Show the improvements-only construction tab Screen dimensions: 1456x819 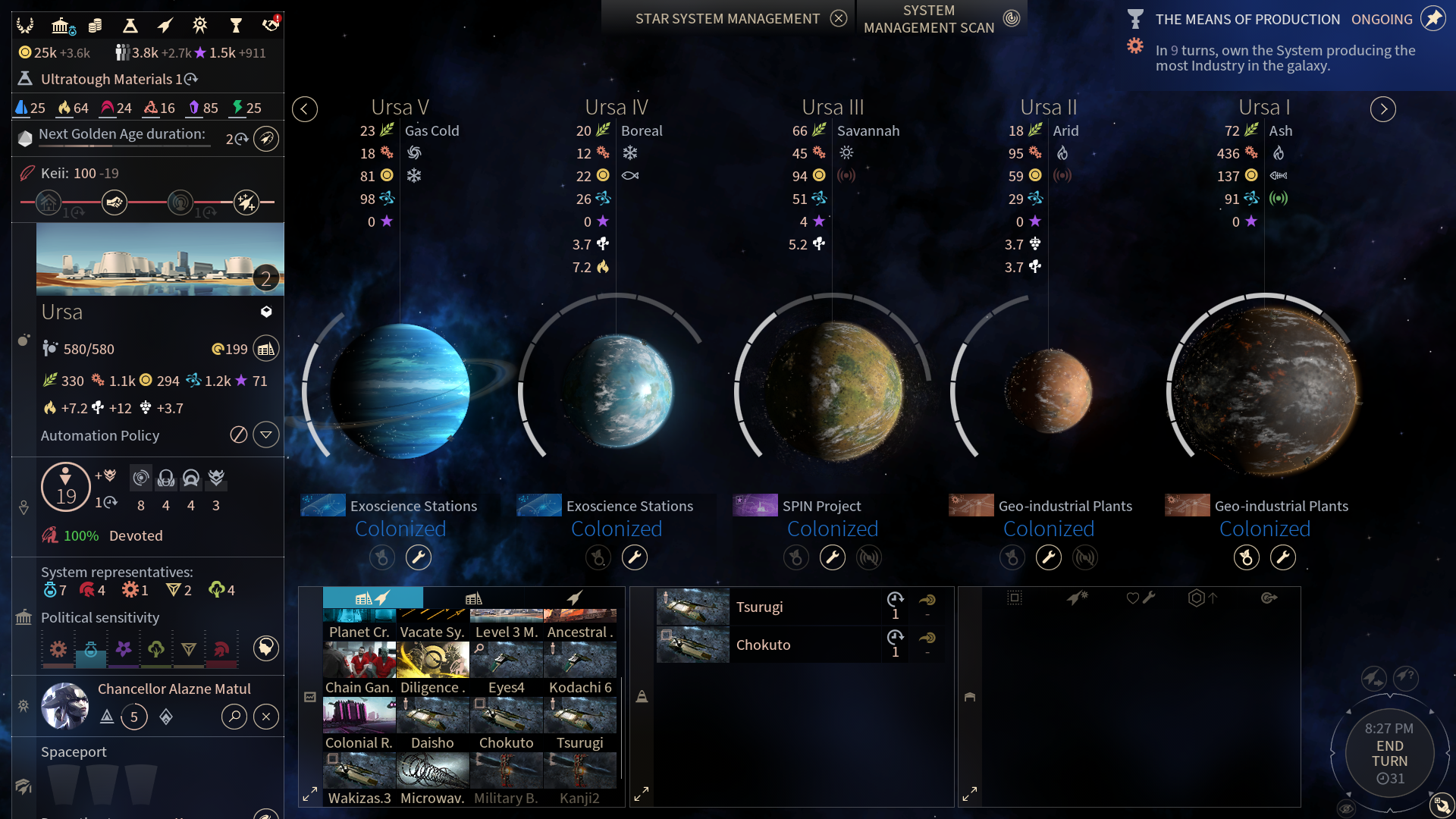474,598
